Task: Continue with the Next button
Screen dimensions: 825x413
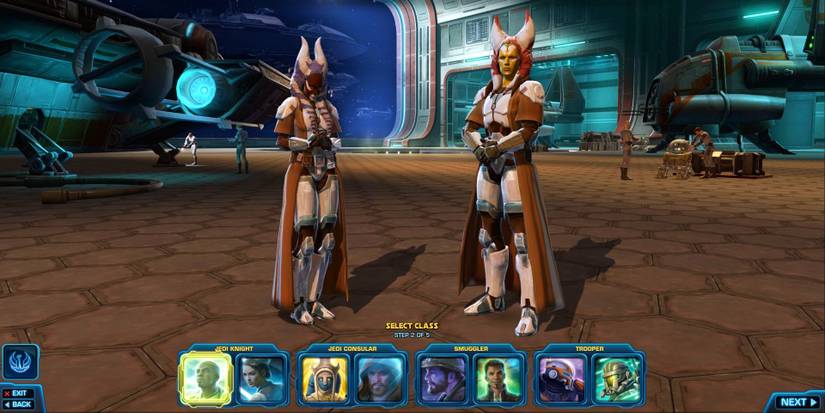Action: (x=797, y=402)
